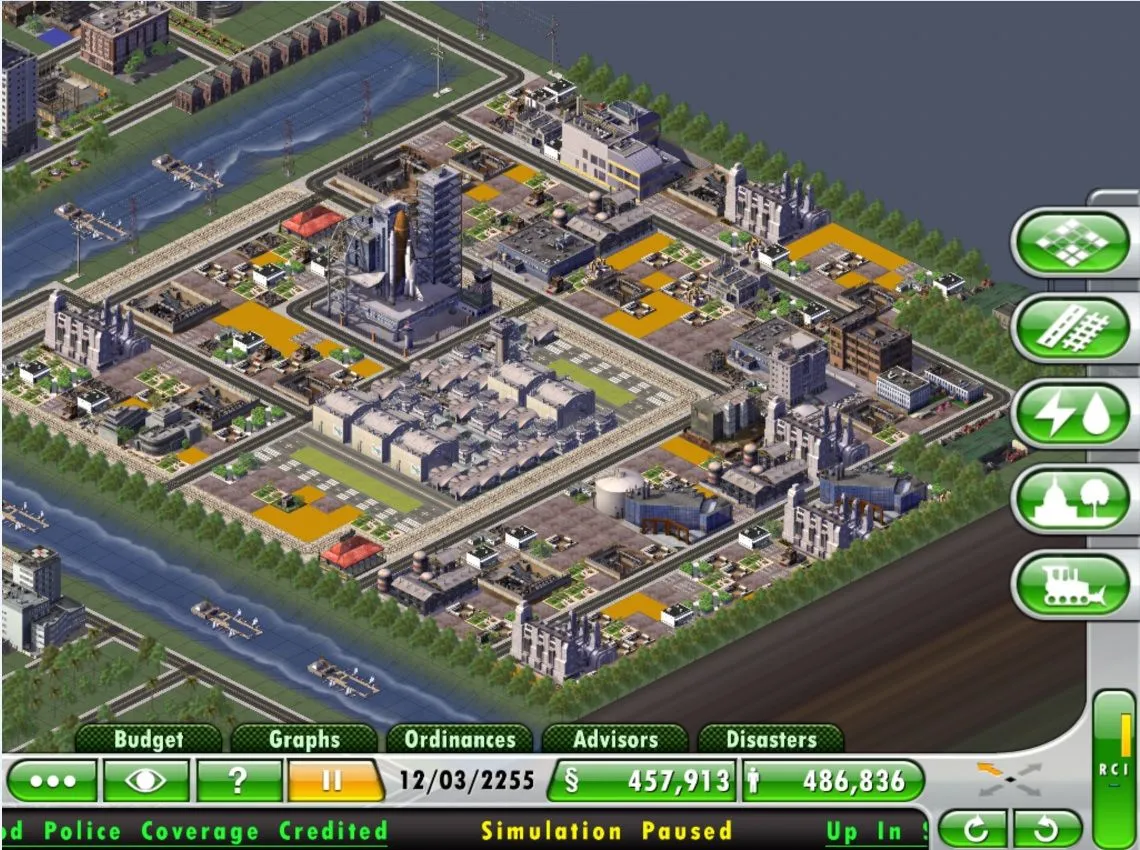Open the Budget panel
The height and width of the screenshot is (850, 1140).
click(x=148, y=740)
